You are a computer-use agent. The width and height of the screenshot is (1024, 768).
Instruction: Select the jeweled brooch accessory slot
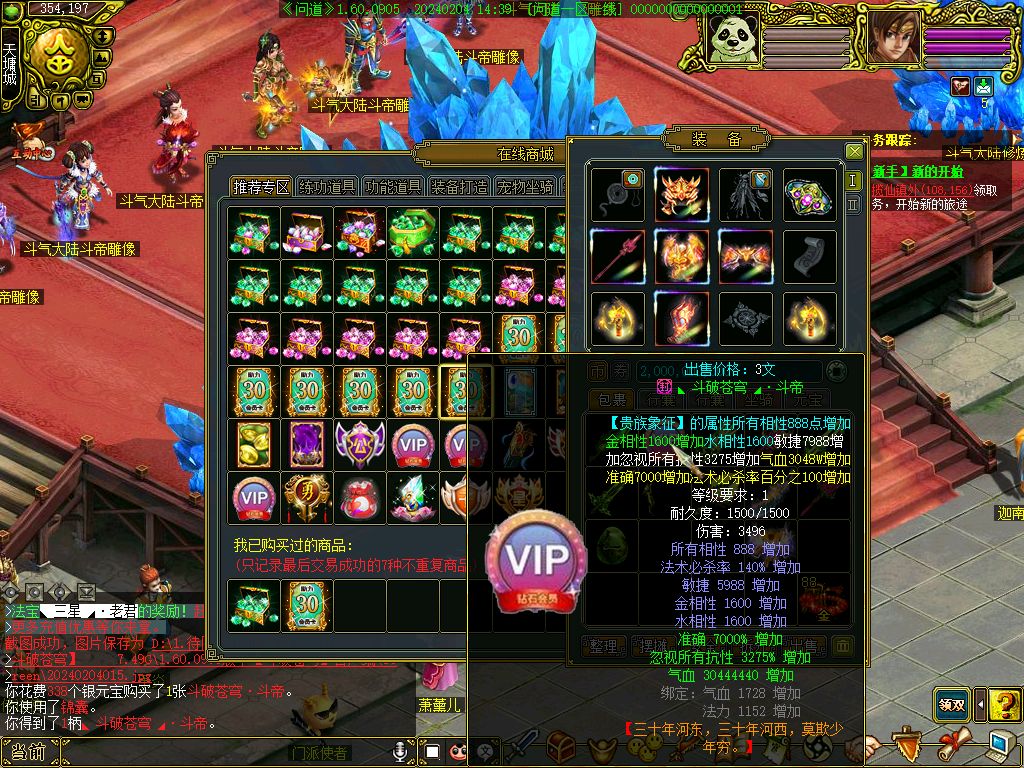(809, 195)
